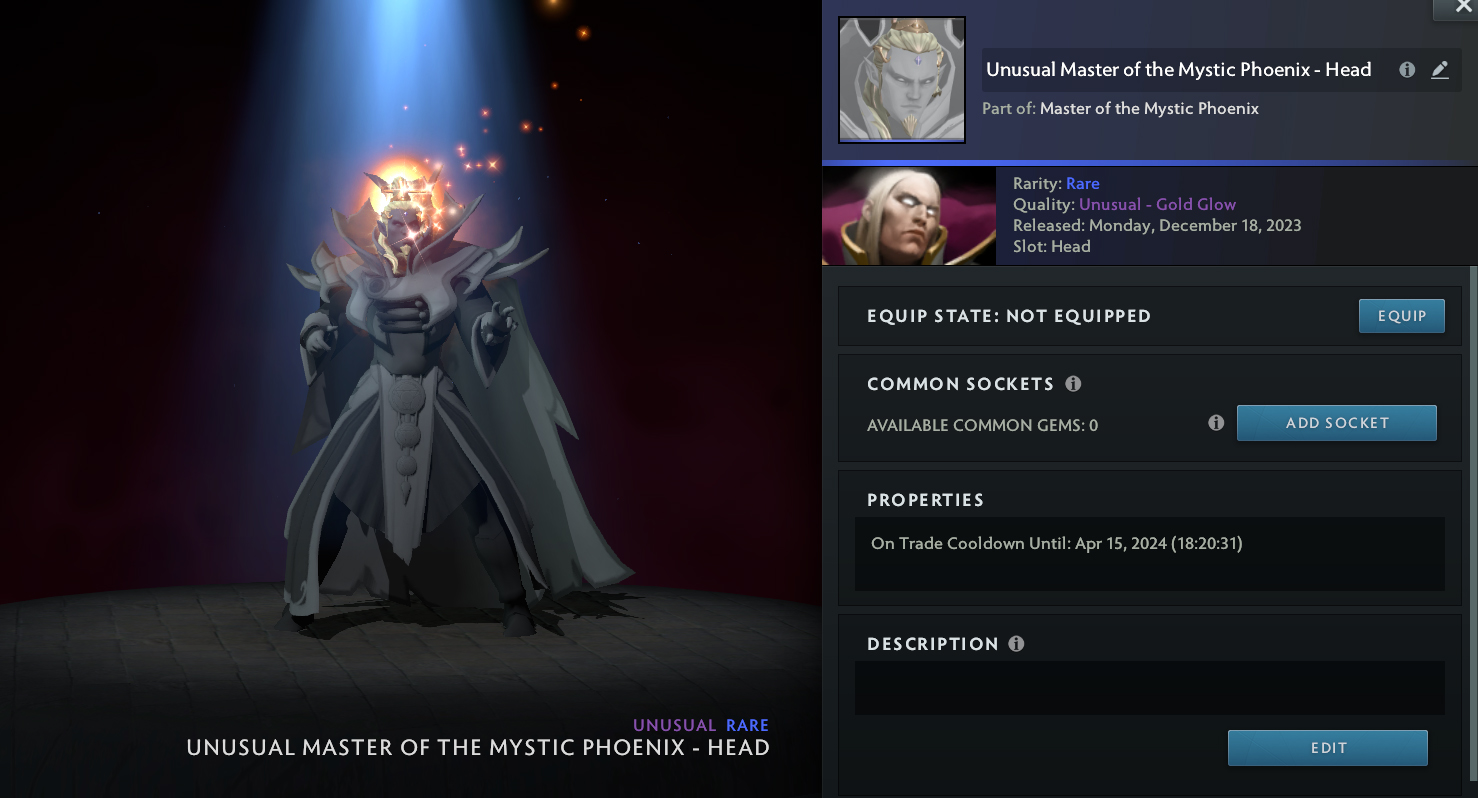
Task: Show Description info tooltip
Action: point(1016,644)
